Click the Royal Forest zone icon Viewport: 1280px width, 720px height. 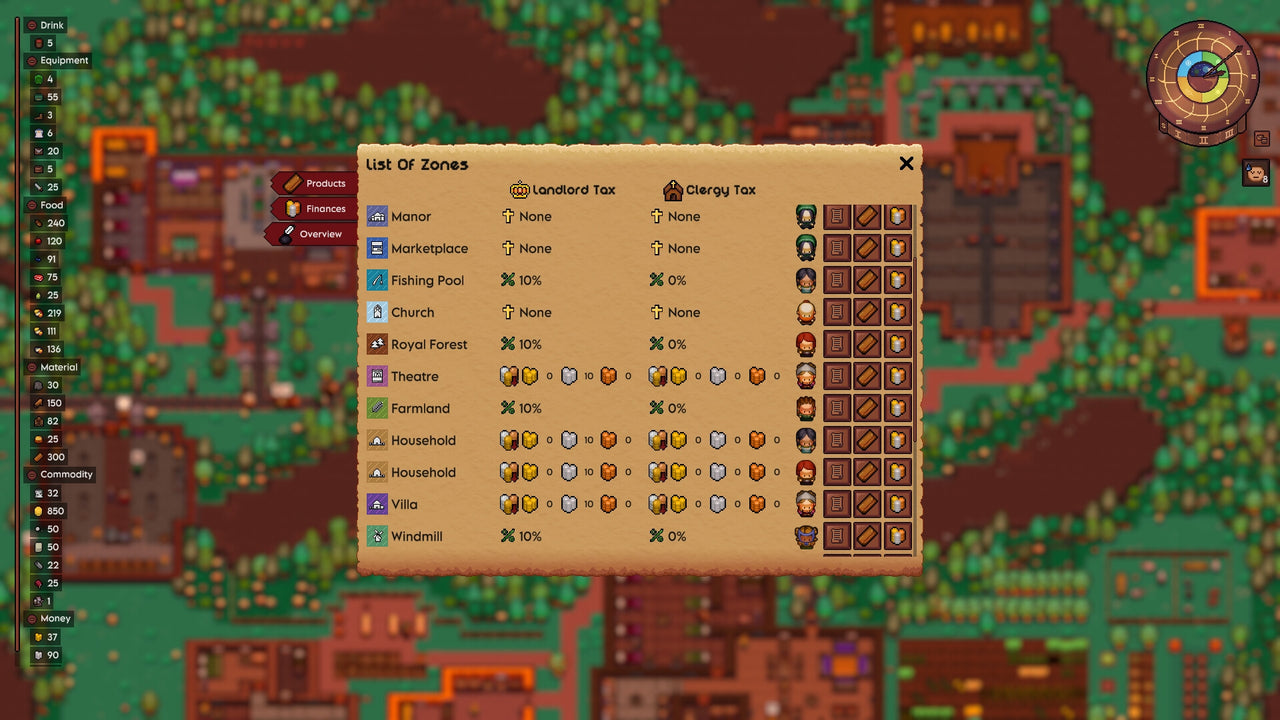point(381,344)
